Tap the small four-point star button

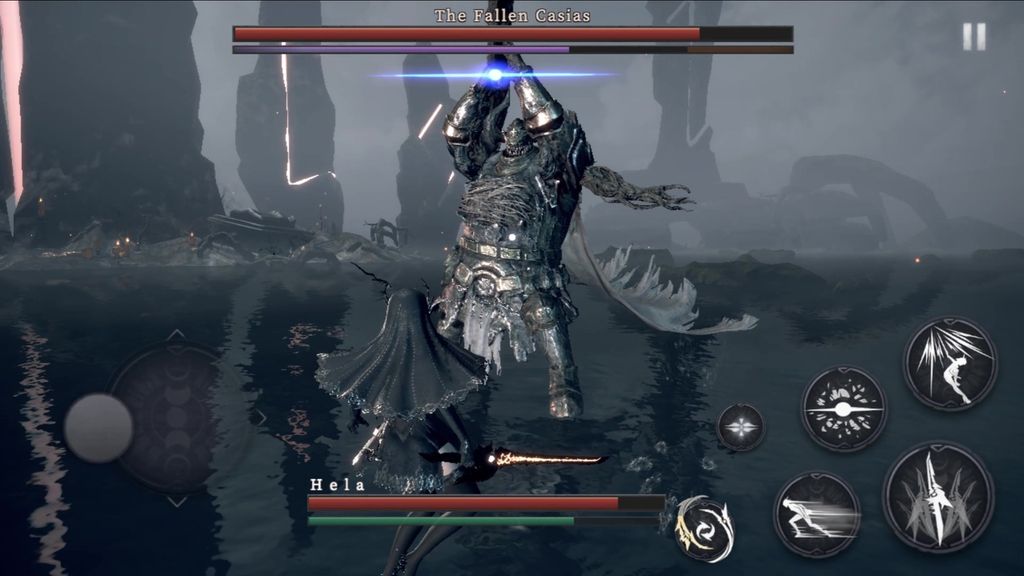741,427
